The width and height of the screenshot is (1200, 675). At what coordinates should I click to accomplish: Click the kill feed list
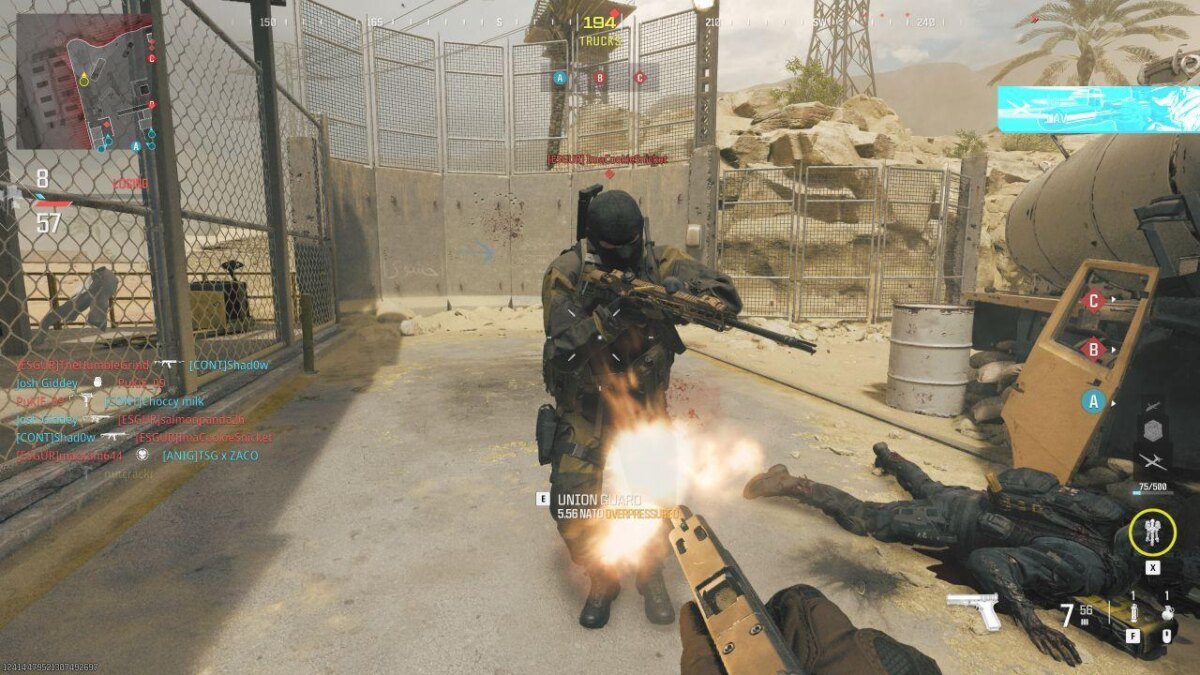pyautogui.click(x=142, y=419)
